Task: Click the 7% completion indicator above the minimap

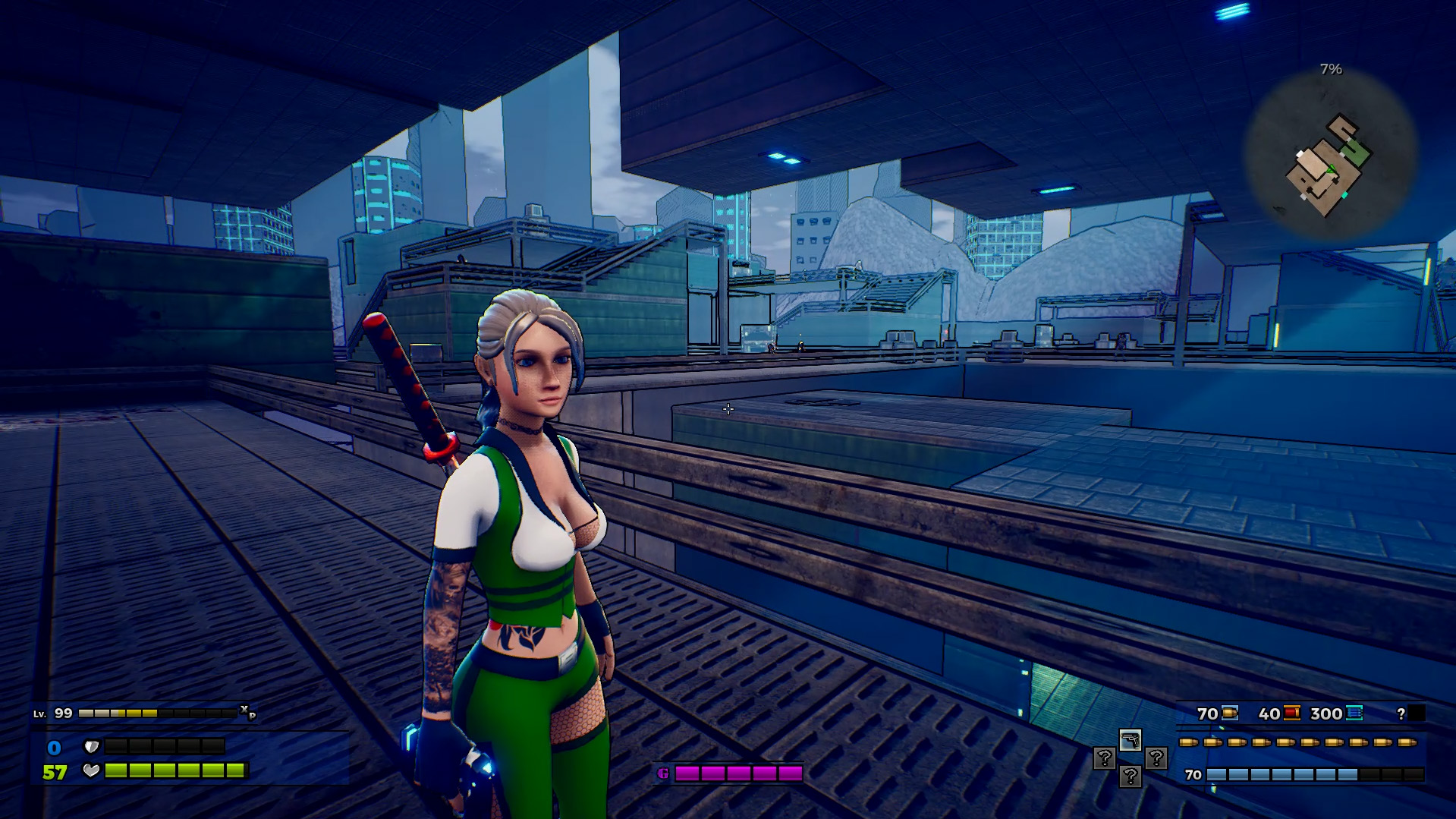Action: (x=1331, y=70)
